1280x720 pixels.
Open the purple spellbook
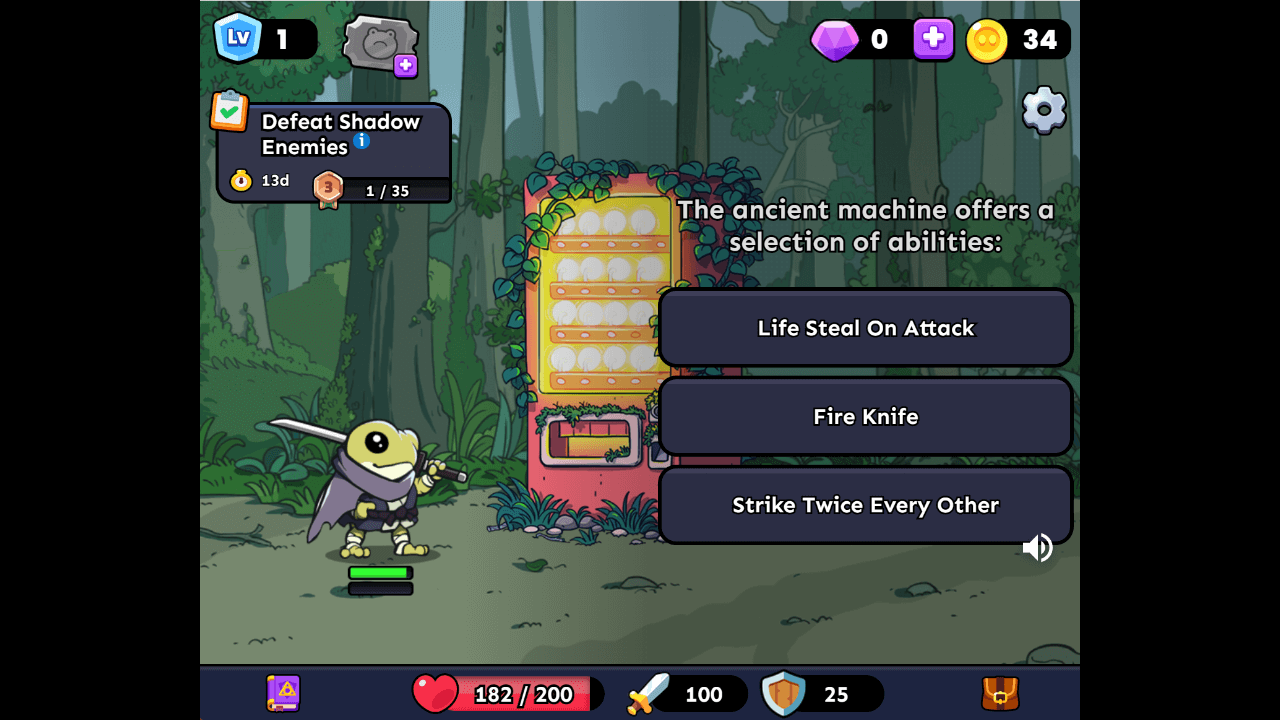tap(284, 693)
